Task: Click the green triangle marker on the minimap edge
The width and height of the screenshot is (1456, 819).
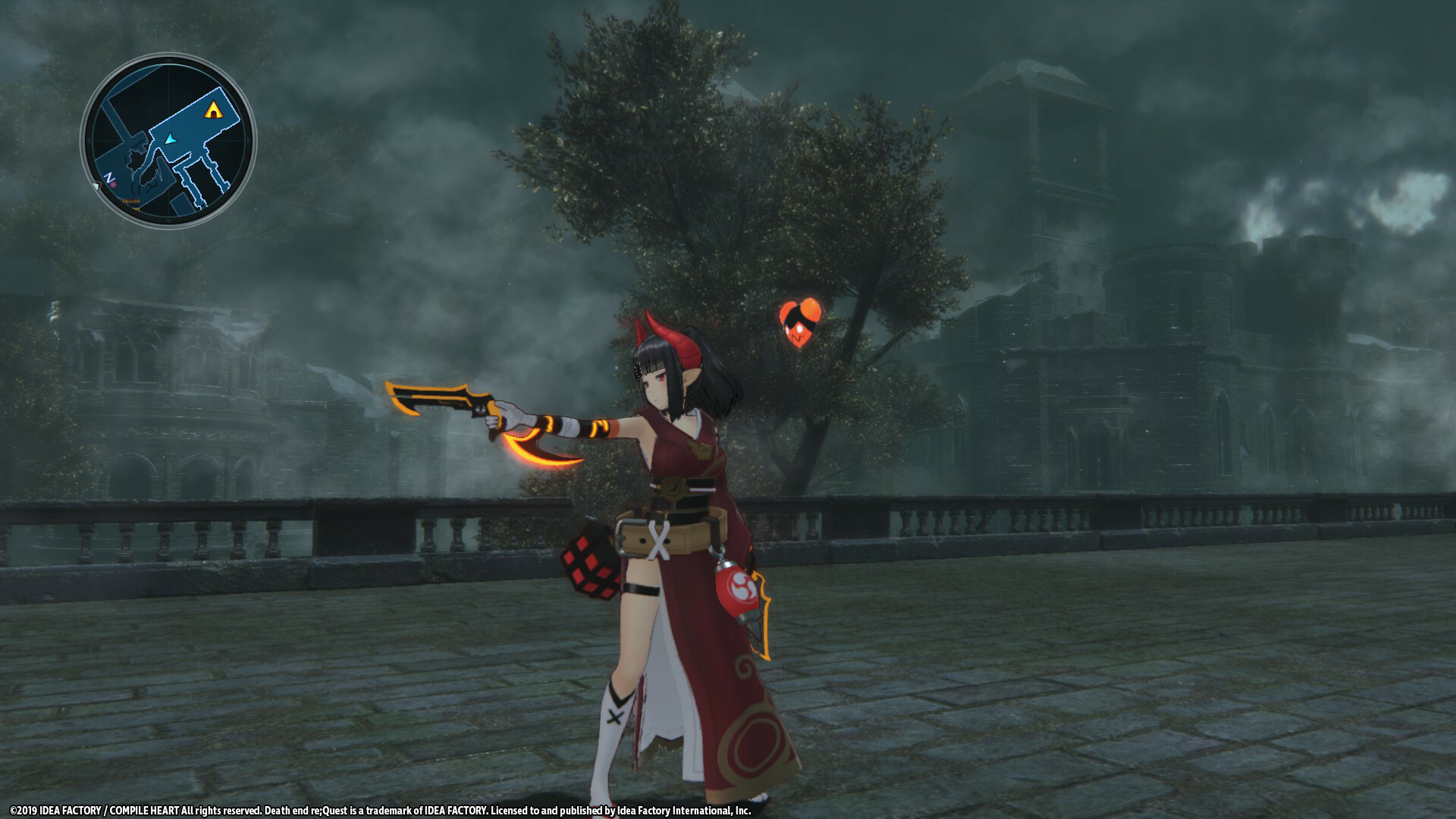Action: (97, 184)
